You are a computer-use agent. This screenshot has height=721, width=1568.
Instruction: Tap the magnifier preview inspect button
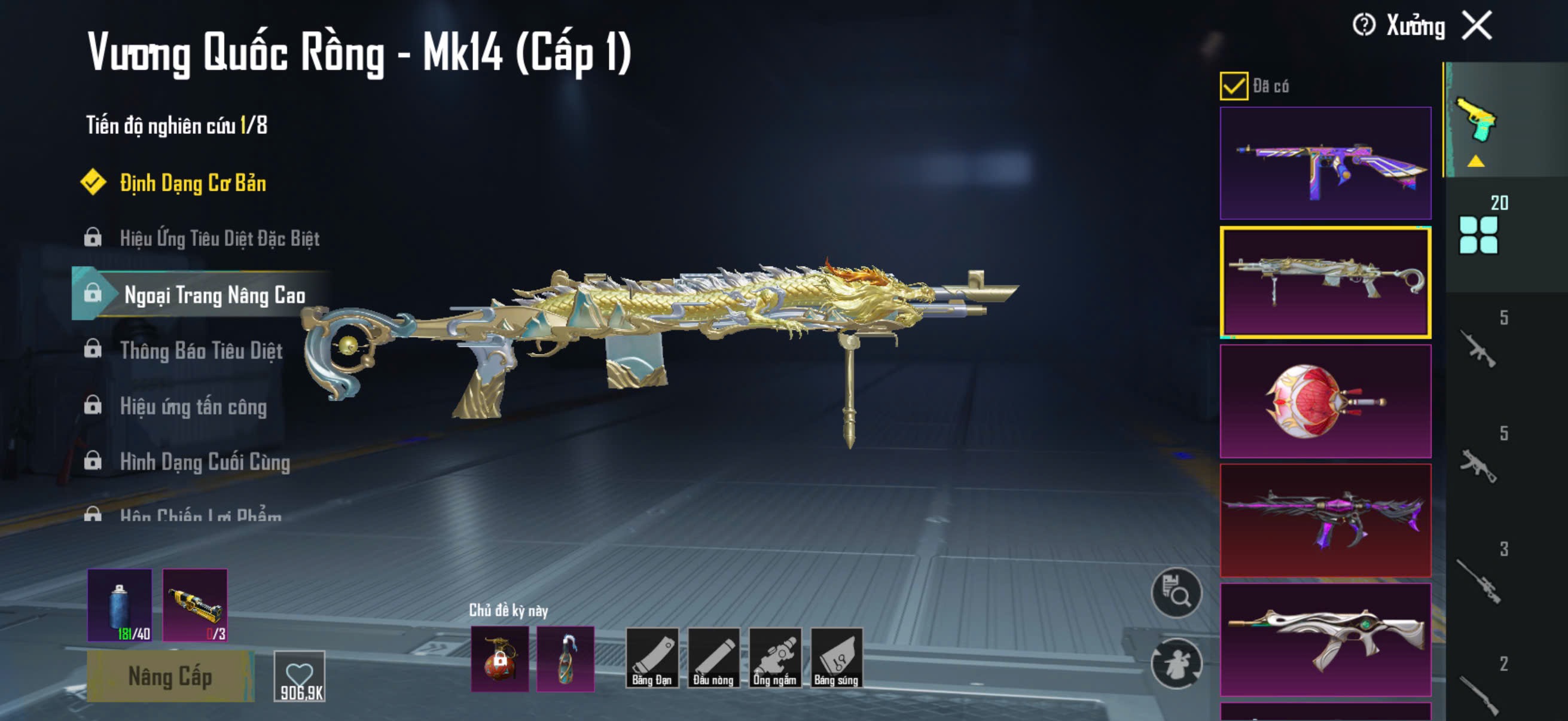1176,593
